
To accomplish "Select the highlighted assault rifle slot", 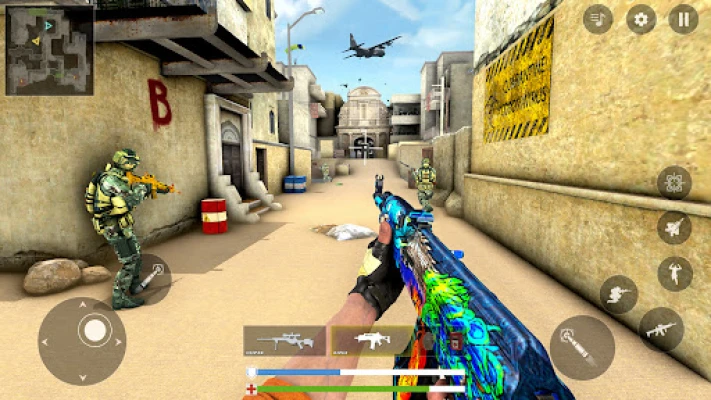I will (372, 341).
